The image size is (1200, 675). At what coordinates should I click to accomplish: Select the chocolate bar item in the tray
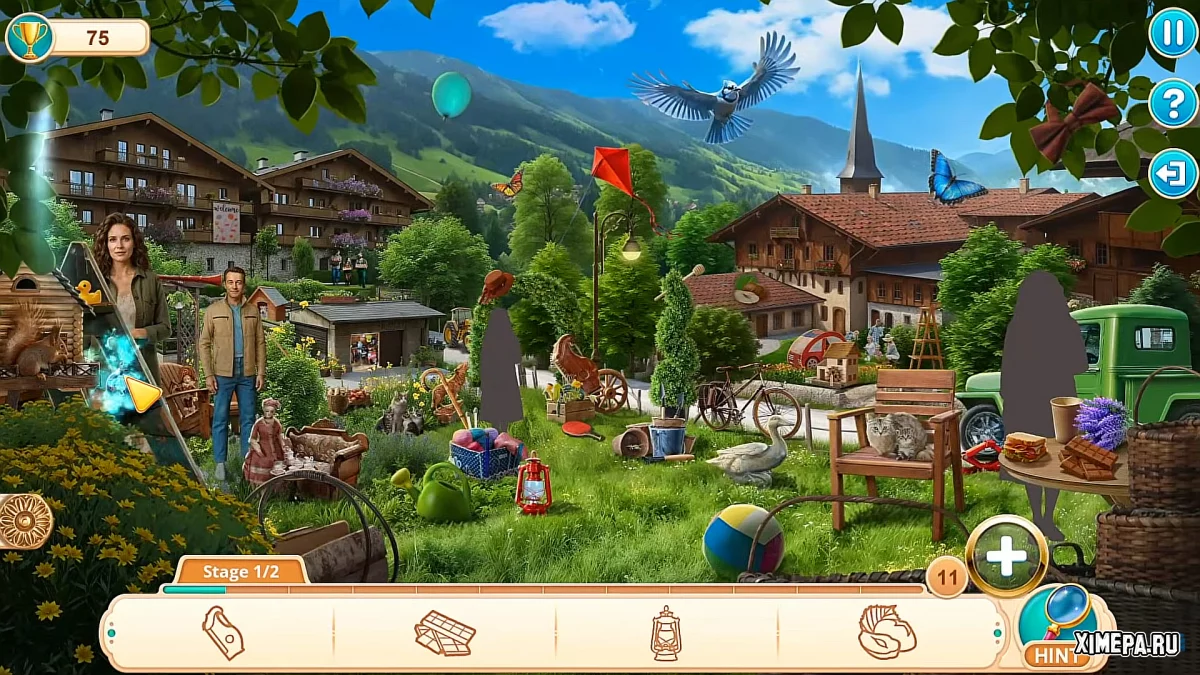point(445,633)
